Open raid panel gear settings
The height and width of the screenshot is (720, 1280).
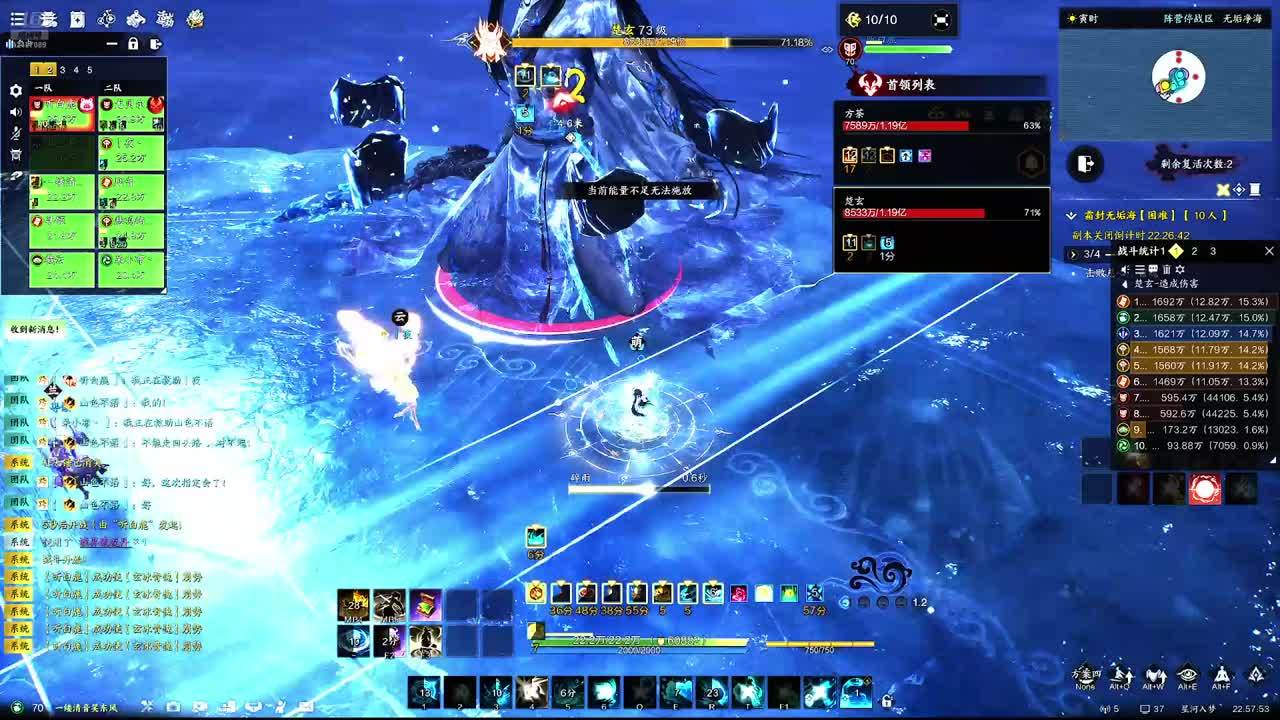point(15,90)
